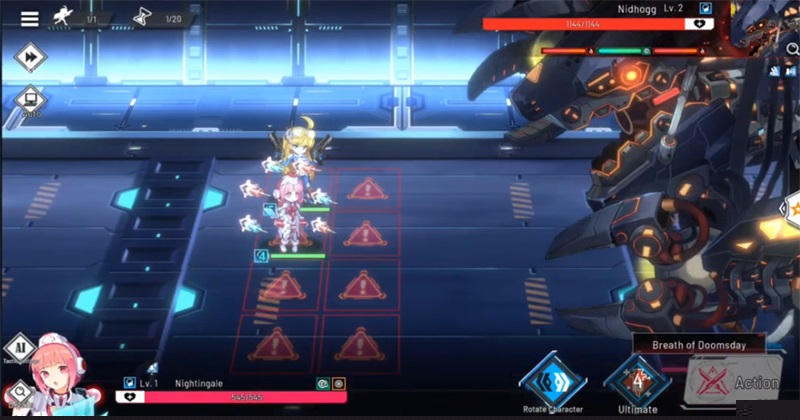Enable Auto battle mode

tap(30, 101)
